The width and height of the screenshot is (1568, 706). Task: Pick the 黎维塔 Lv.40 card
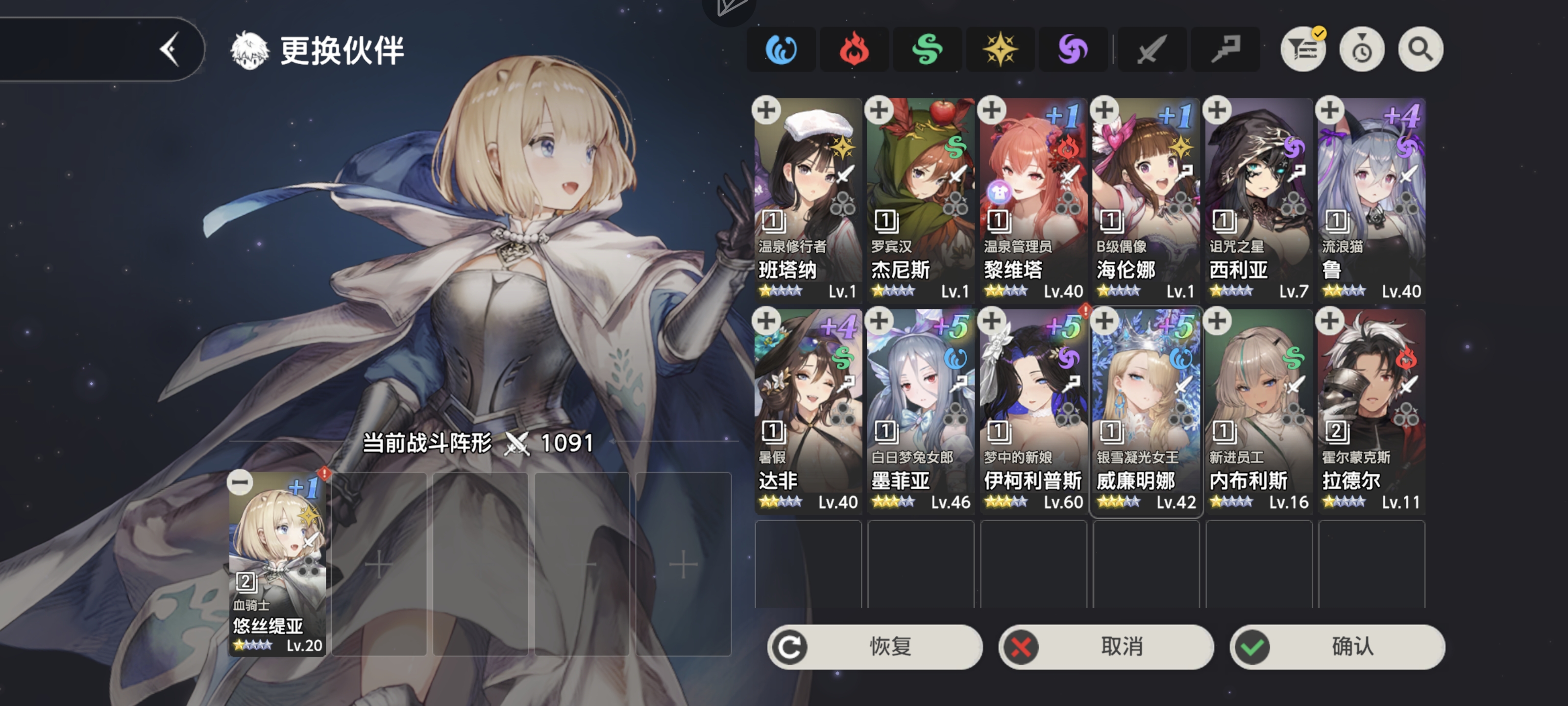(1033, 200)
